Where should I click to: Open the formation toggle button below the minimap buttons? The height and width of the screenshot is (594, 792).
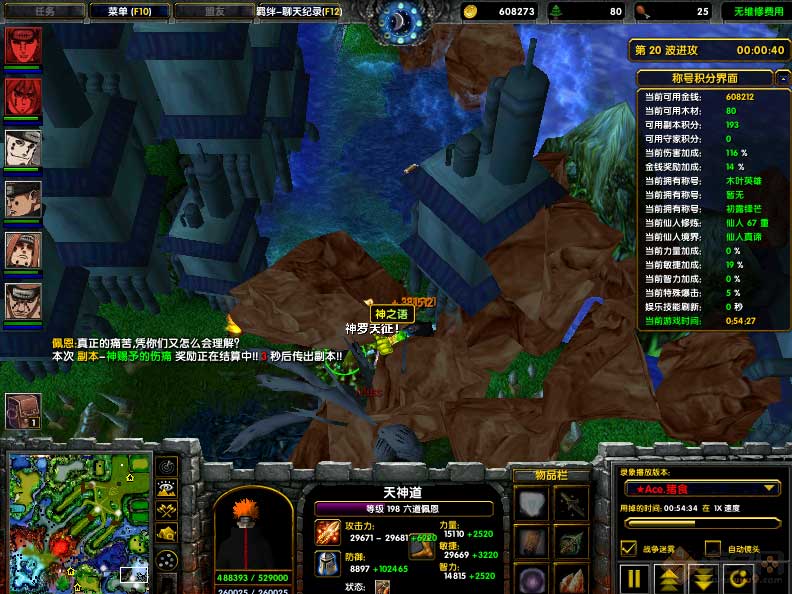click(x=167, y=558)
